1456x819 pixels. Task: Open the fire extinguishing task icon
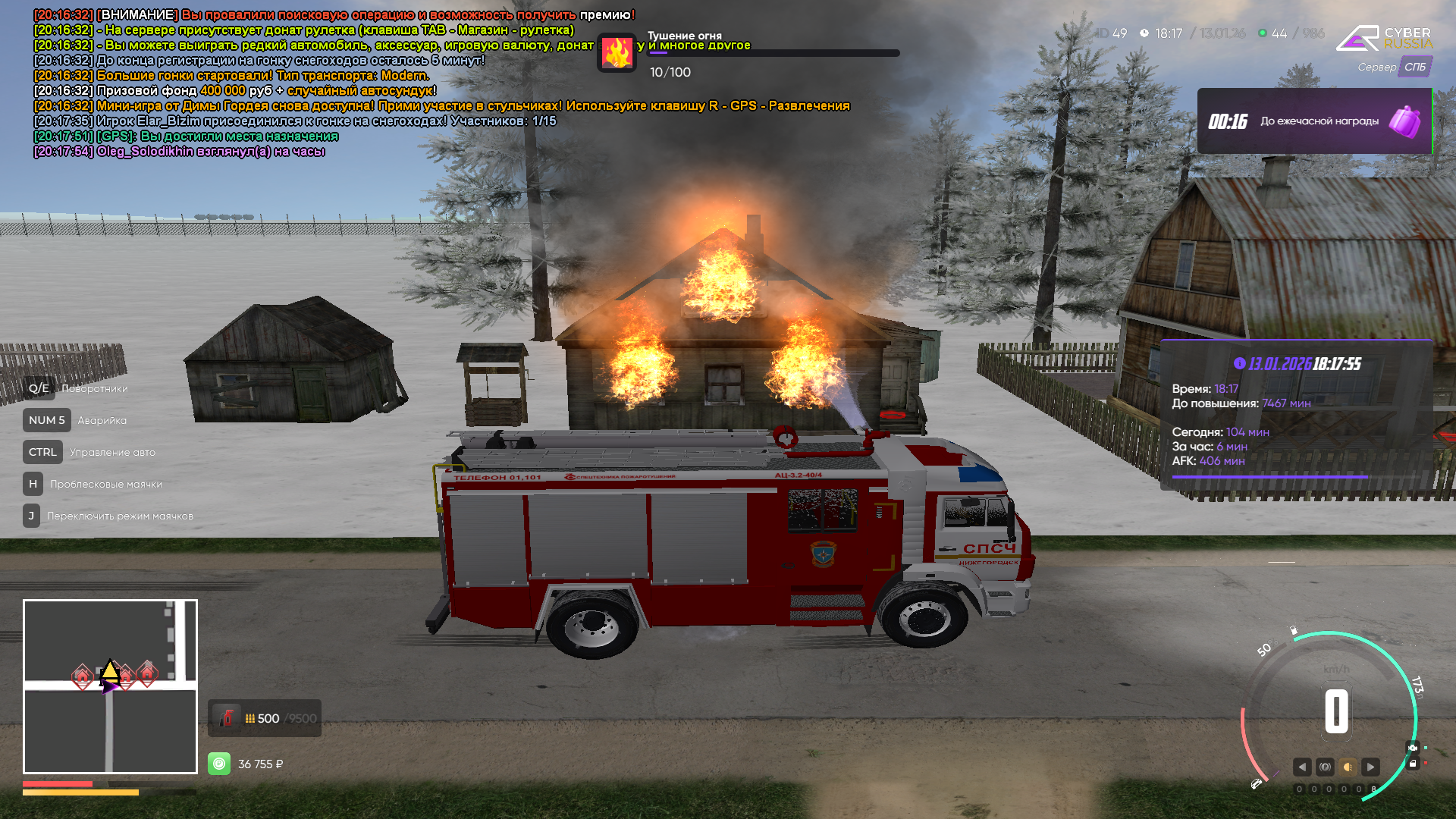click(x=617, y=53)
